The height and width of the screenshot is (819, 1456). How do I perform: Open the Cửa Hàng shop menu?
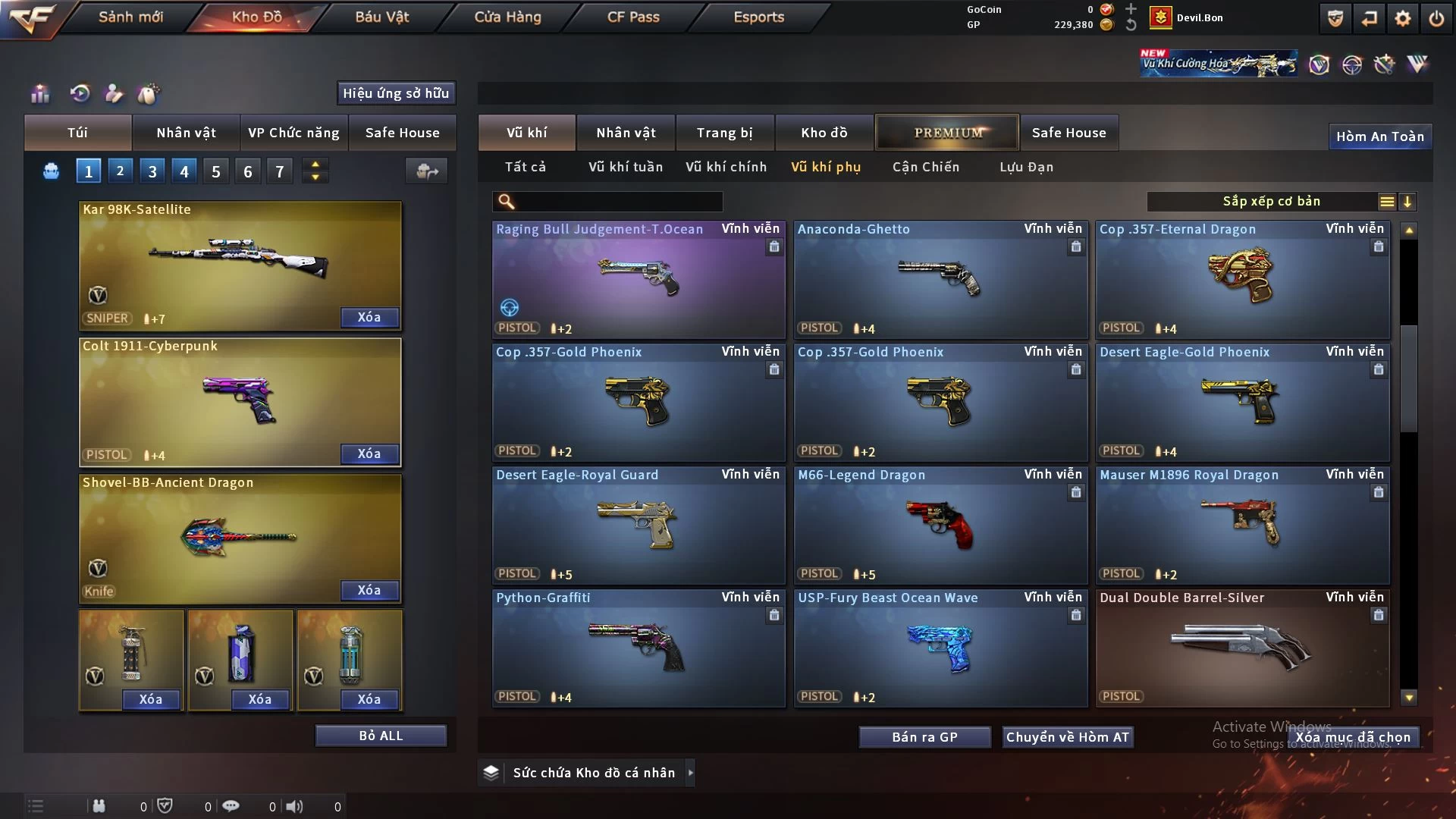(x=507, y=17)
